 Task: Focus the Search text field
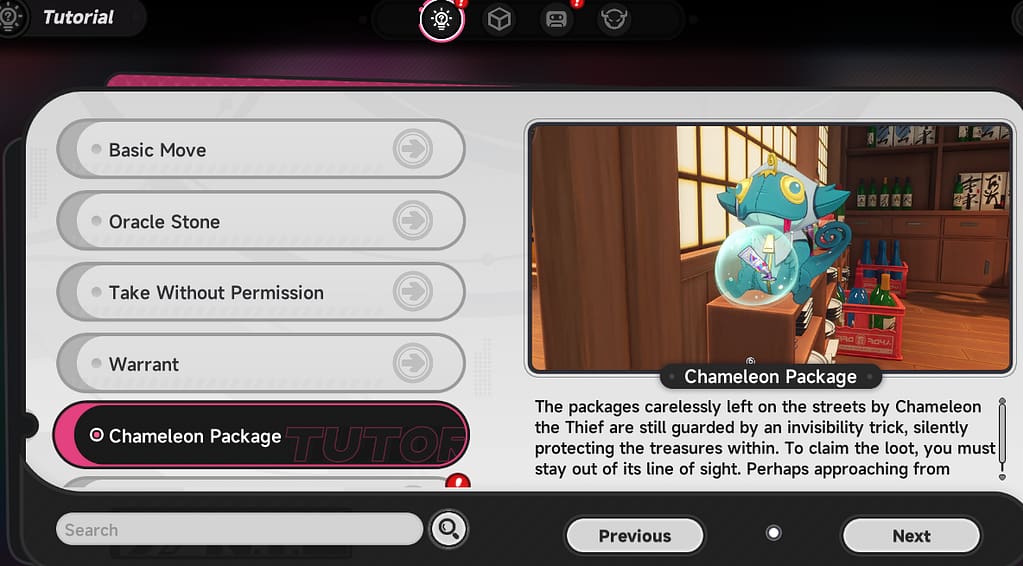[x=240, y=530]
